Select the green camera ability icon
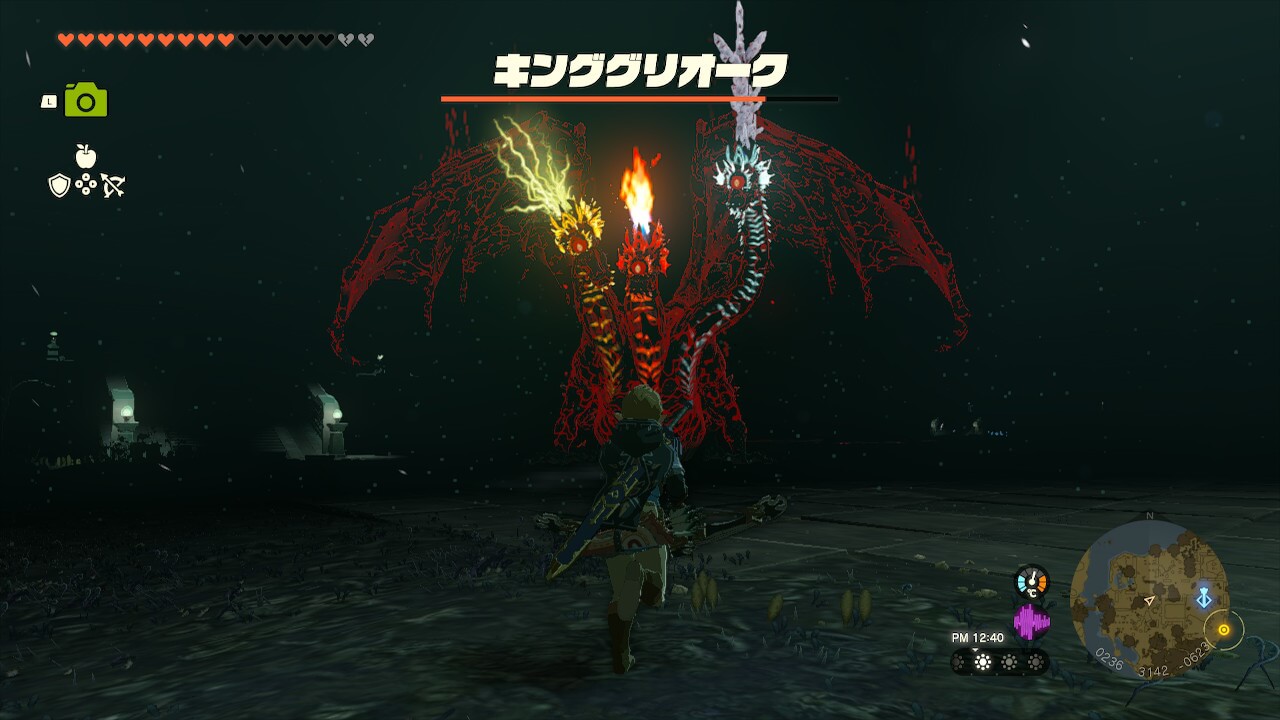The image size is (1280, 720). 86,101
